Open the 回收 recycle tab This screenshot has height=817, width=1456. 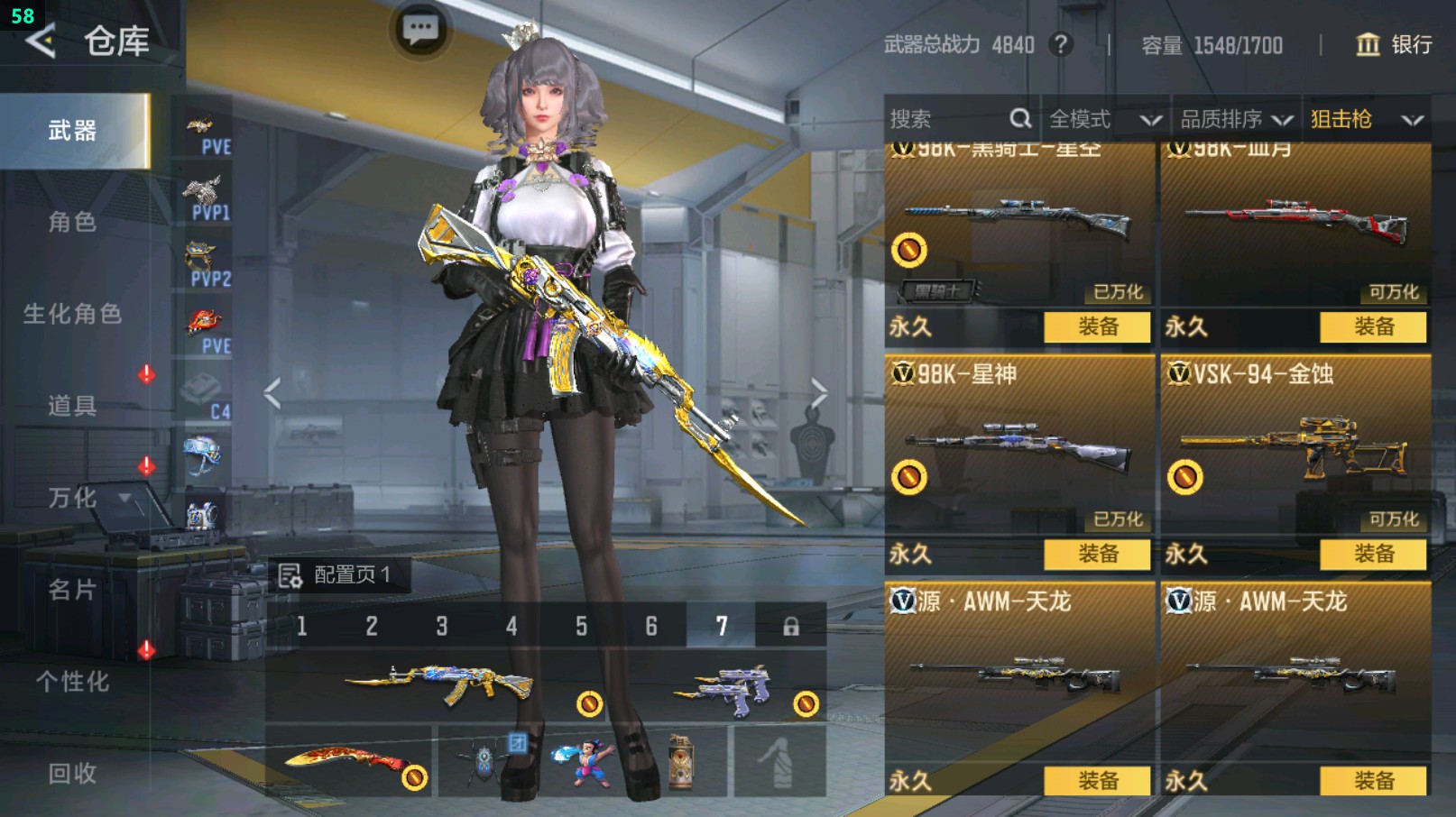pos(72,773)
